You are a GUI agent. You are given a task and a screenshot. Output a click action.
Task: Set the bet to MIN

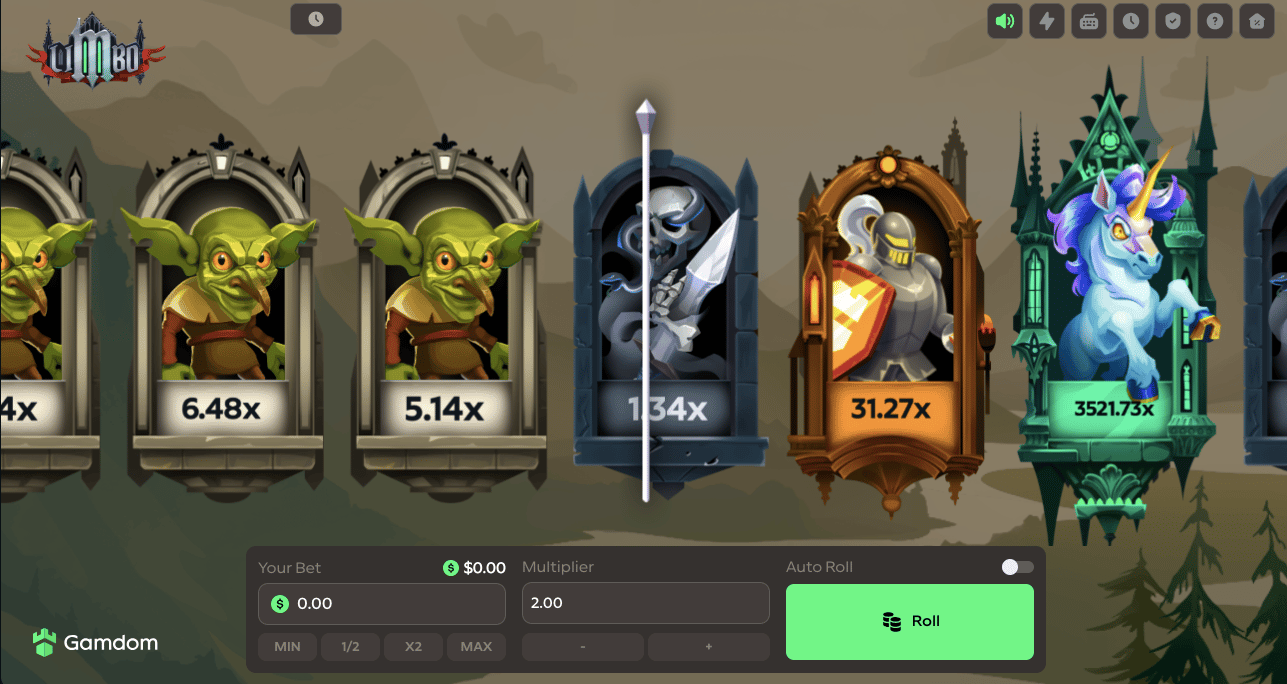coord(287,647)
